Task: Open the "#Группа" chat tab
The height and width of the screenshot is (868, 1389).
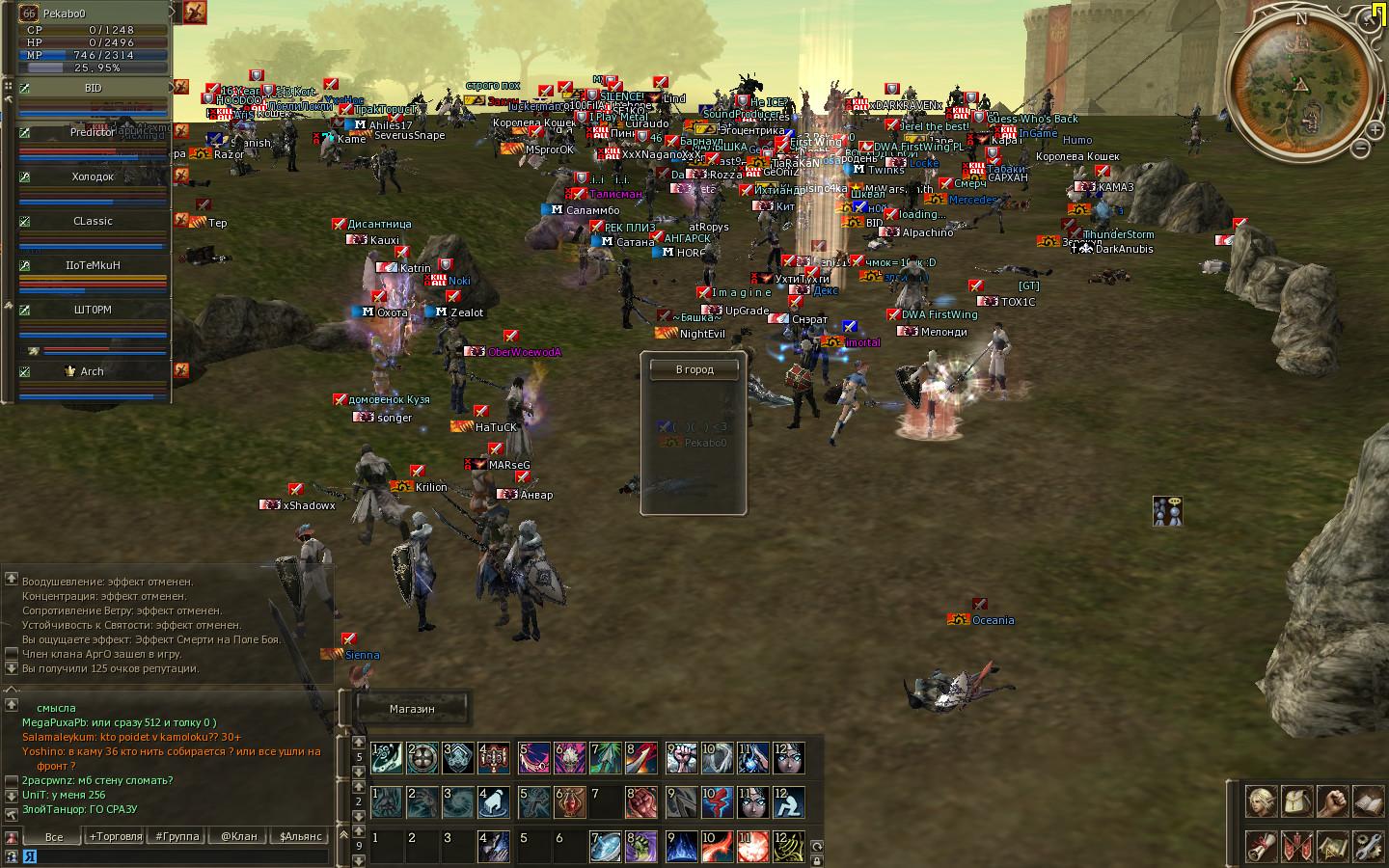Action: click(177, 836)
